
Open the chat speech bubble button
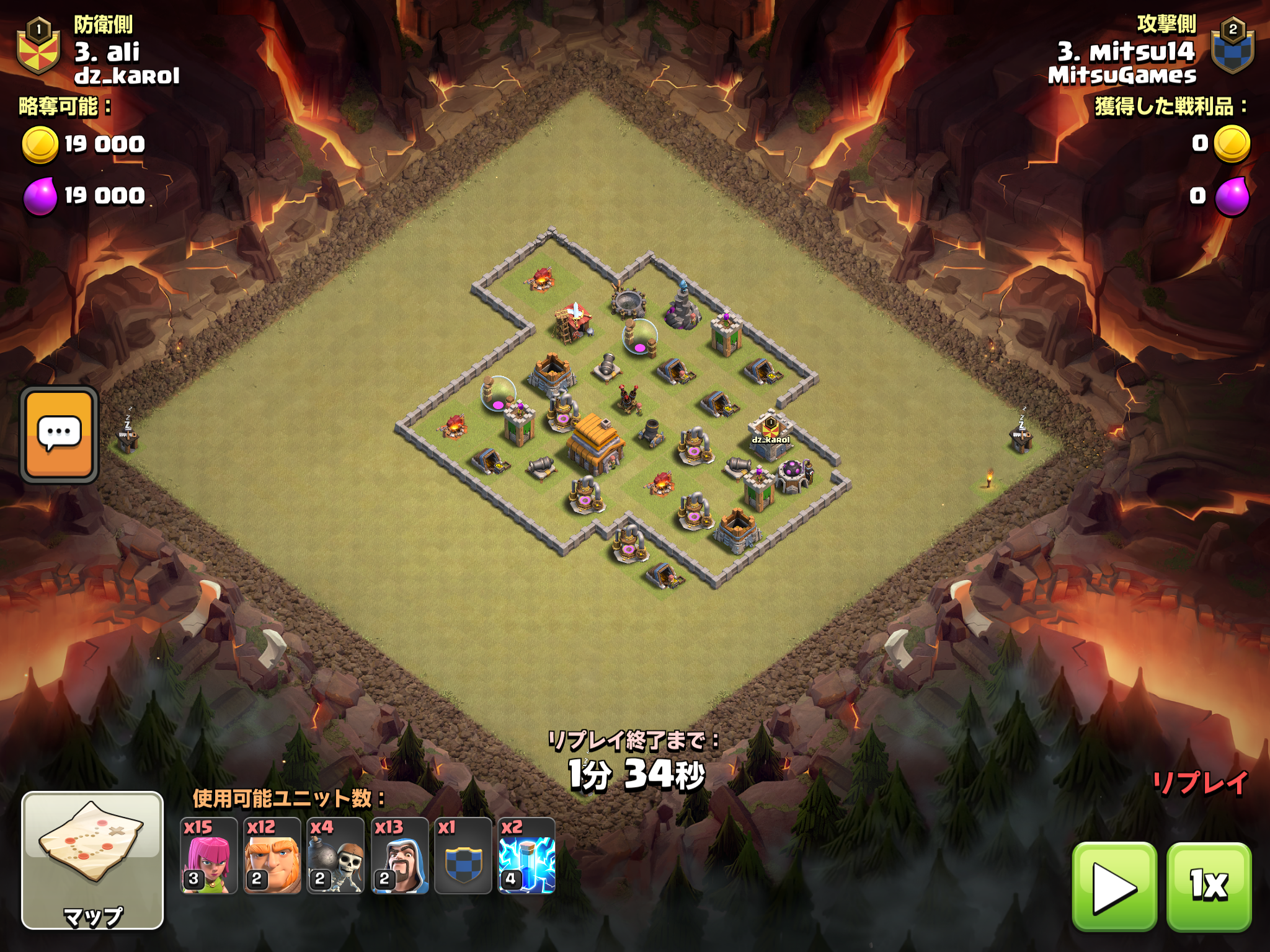coord(60,434)
